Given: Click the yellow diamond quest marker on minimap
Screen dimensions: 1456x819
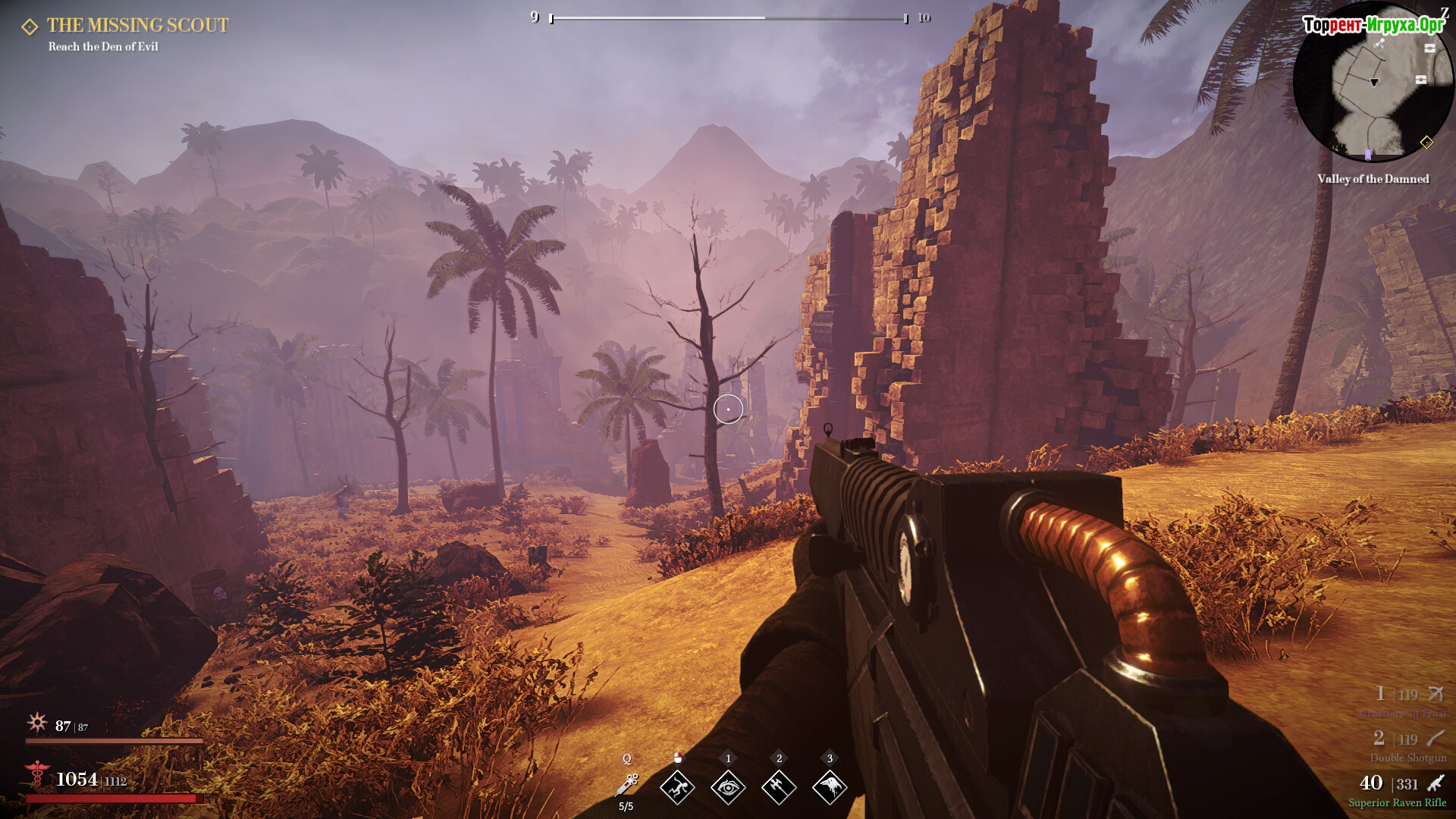Looking at the screenshot, I should (x=1426, y=142).
